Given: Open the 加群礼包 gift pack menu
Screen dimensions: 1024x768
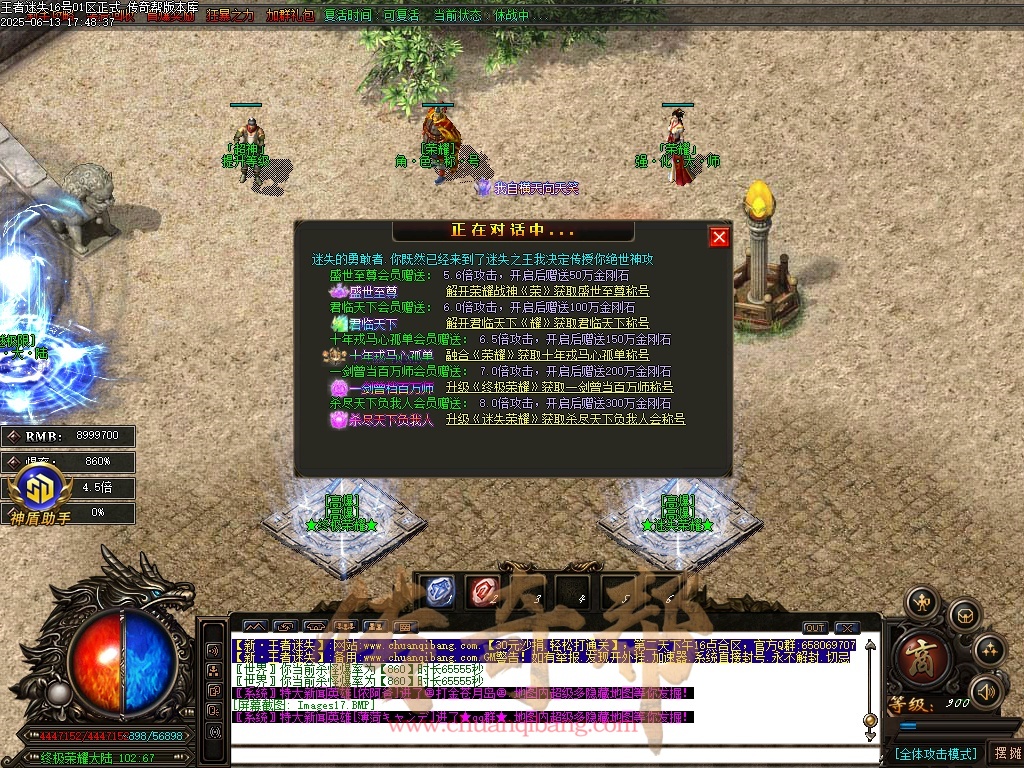Looking at the screenshot, I should pyautogui.click(x=290, y=16).
